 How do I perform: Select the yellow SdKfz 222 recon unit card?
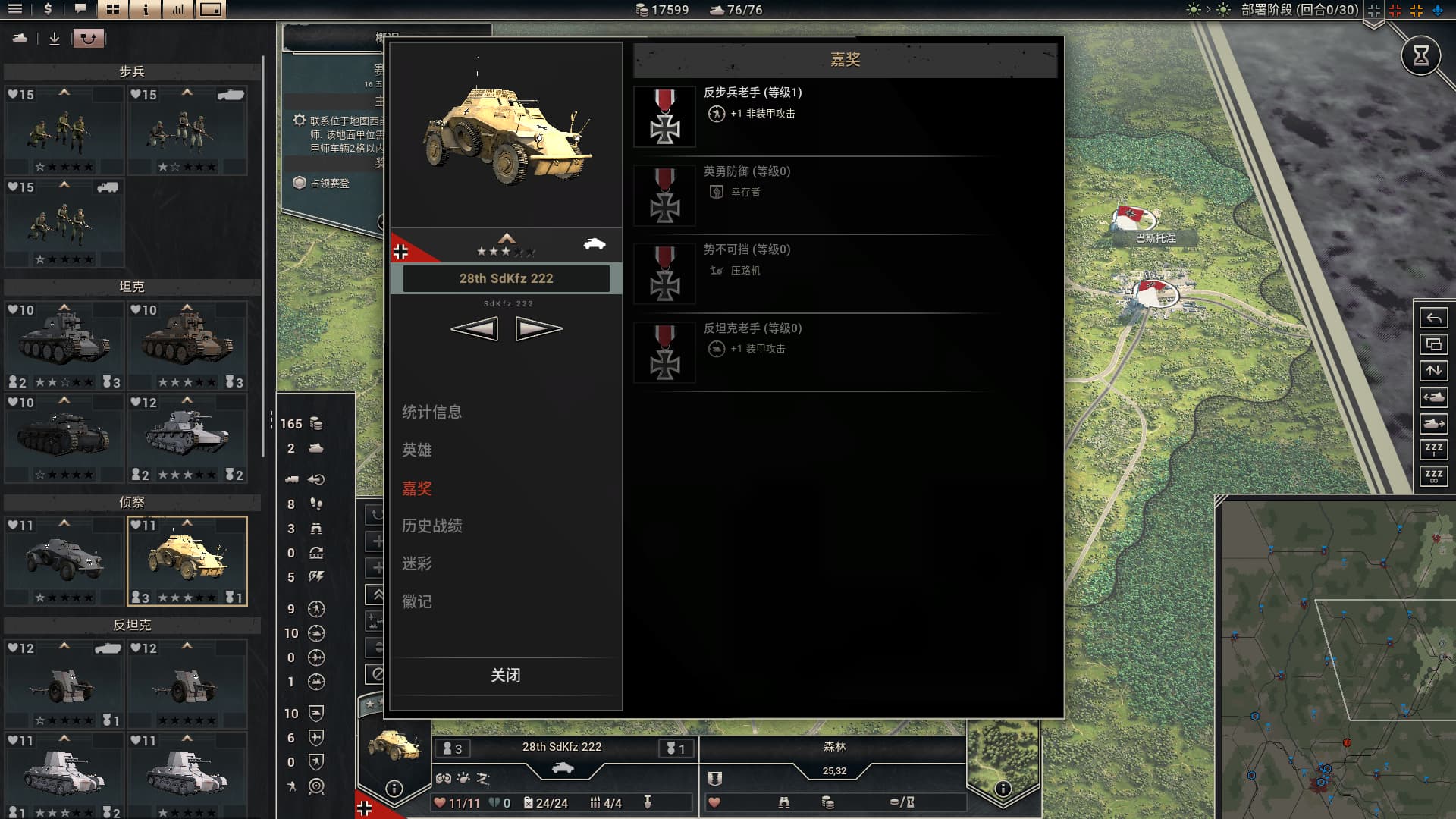[187, 561]
